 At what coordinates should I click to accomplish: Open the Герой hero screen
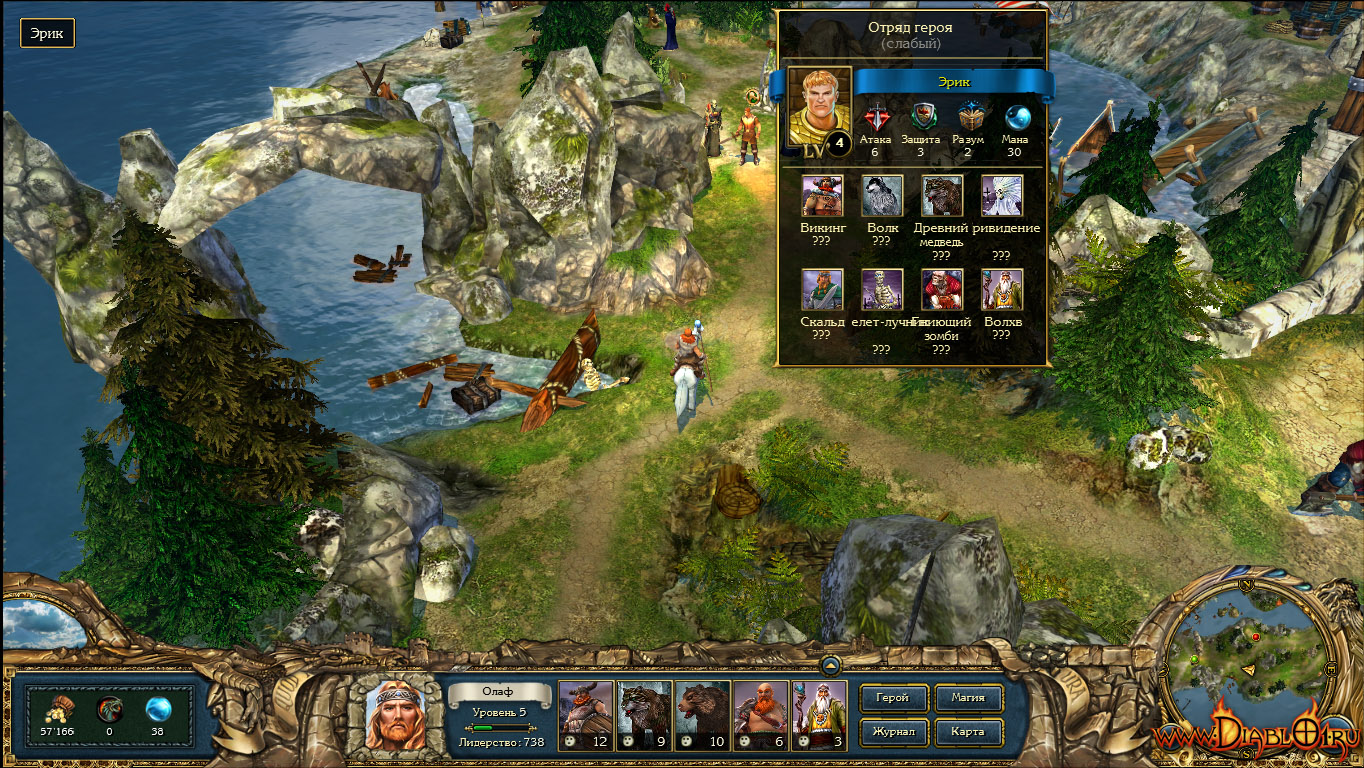point(892,698)
